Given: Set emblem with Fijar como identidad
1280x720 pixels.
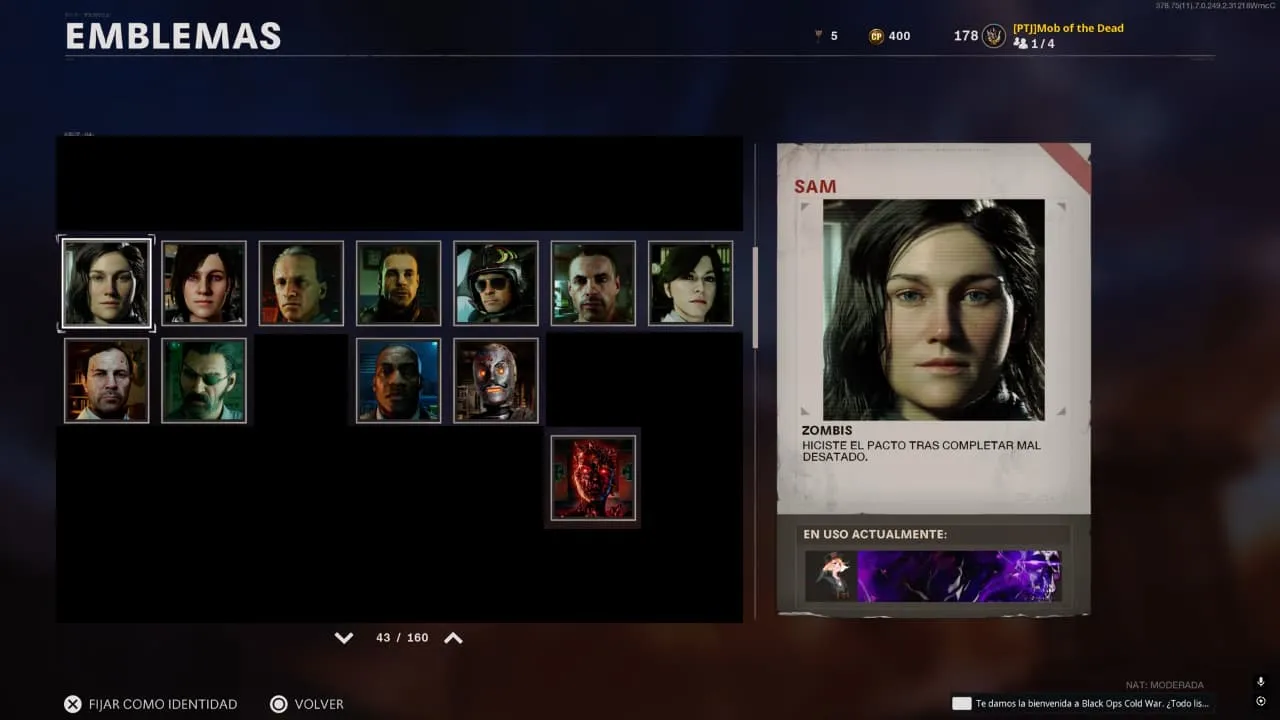Looking at the screenshot, I should 151,704.
